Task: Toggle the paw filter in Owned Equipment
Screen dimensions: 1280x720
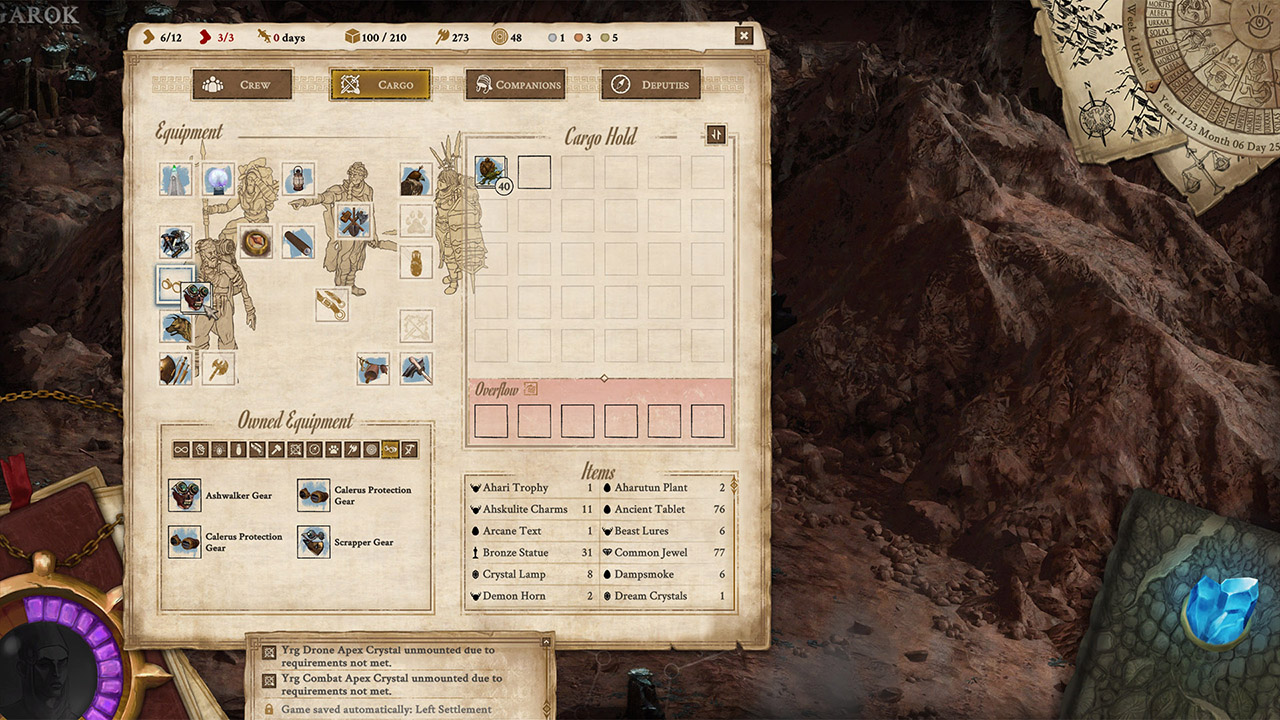Action: [x=333, y=450]
